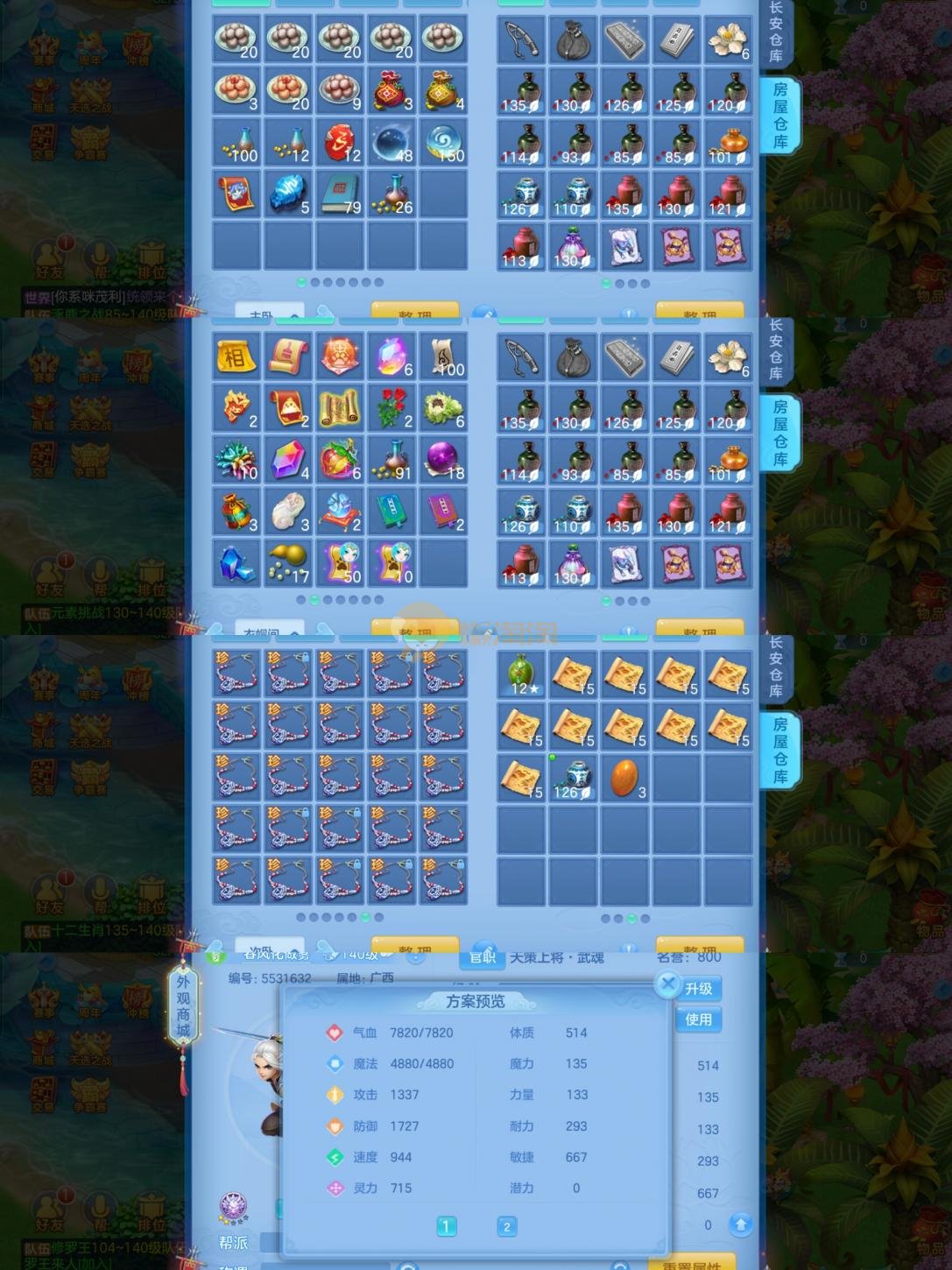Select the scroll item stack of 100

click(443, 356)
